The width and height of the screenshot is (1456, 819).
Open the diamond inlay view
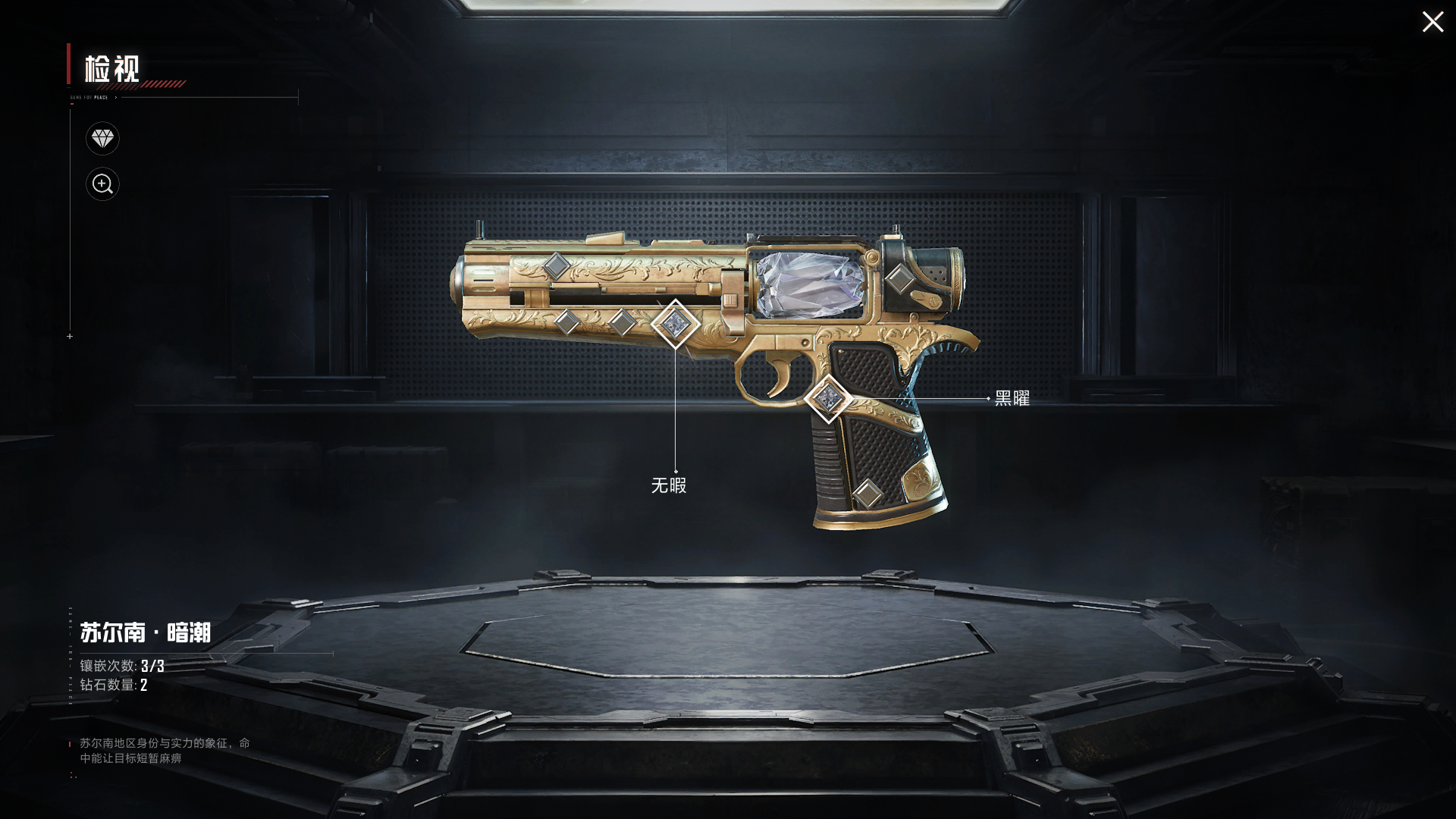(102, 139)
